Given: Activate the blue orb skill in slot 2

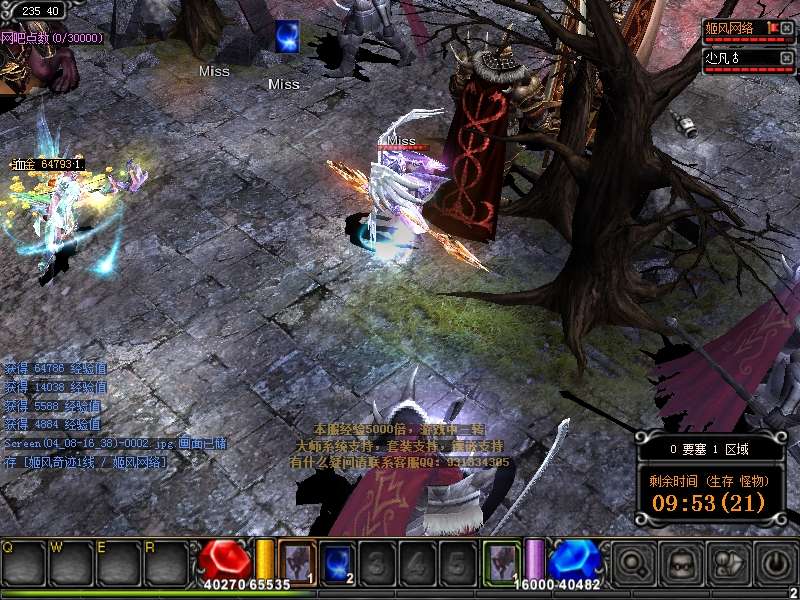Looking at the screenshot, I should coord(337,560).
